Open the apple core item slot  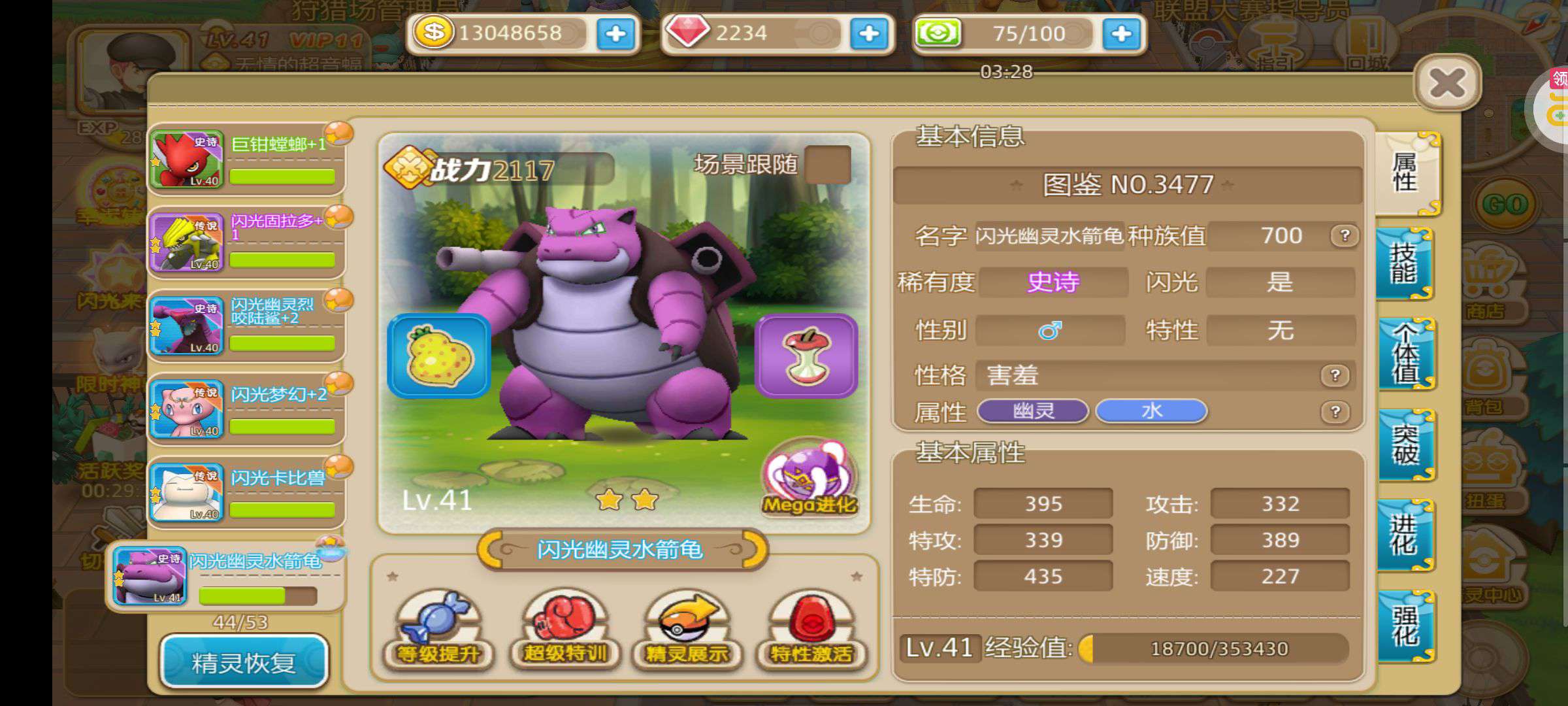tap(806, 356)
